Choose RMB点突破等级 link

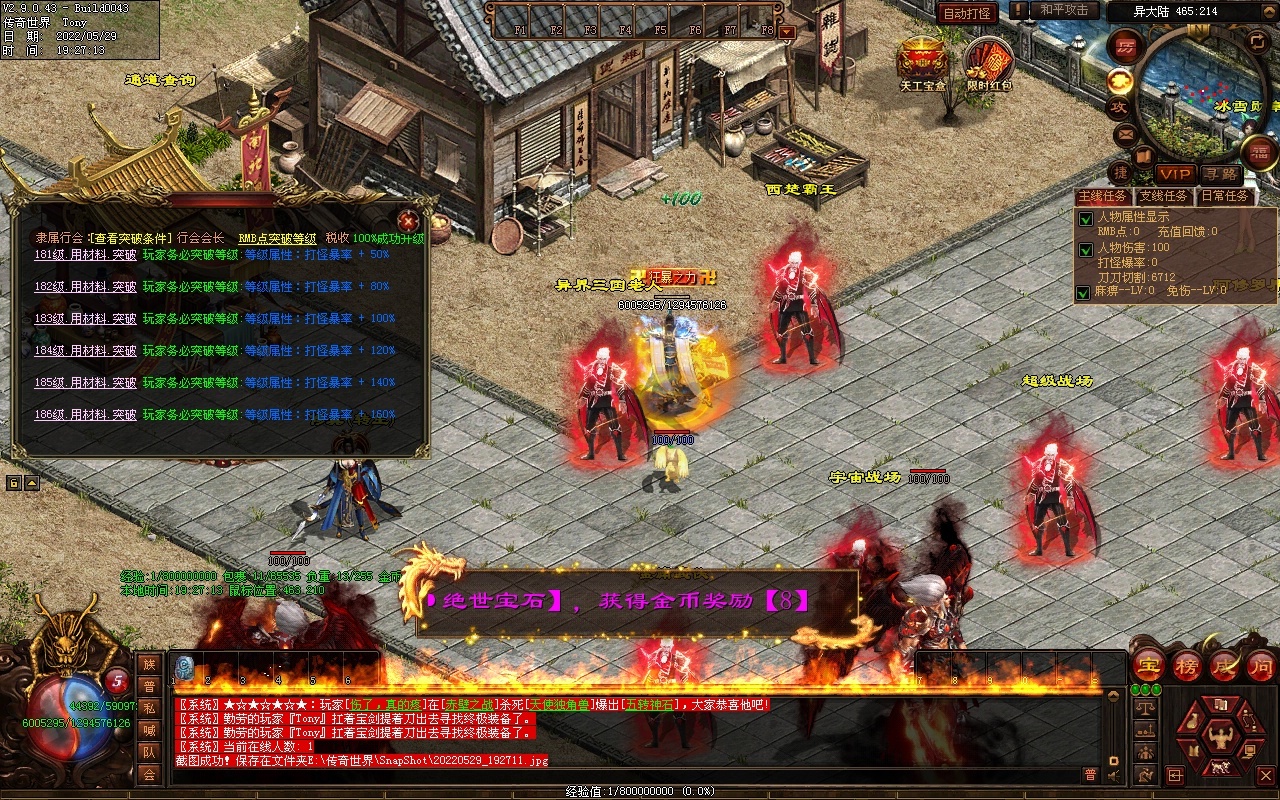277,239
